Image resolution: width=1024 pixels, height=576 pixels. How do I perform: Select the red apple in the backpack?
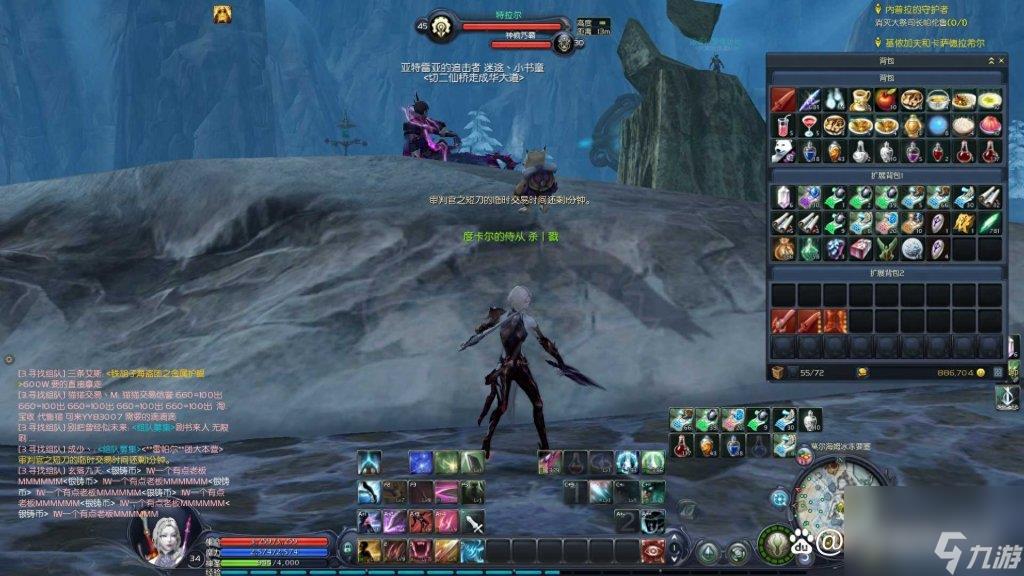885,100
